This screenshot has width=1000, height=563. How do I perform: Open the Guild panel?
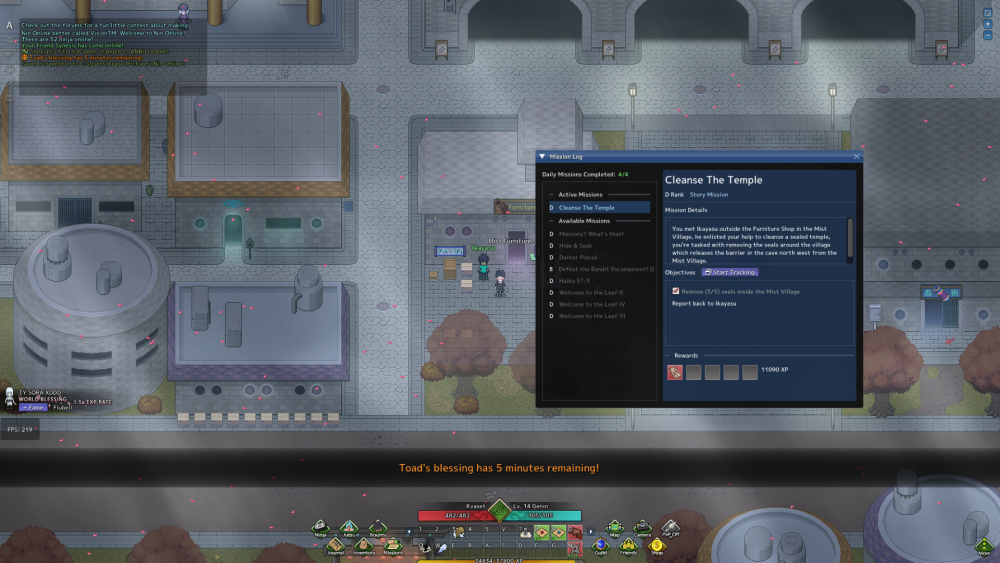point(600,545)
